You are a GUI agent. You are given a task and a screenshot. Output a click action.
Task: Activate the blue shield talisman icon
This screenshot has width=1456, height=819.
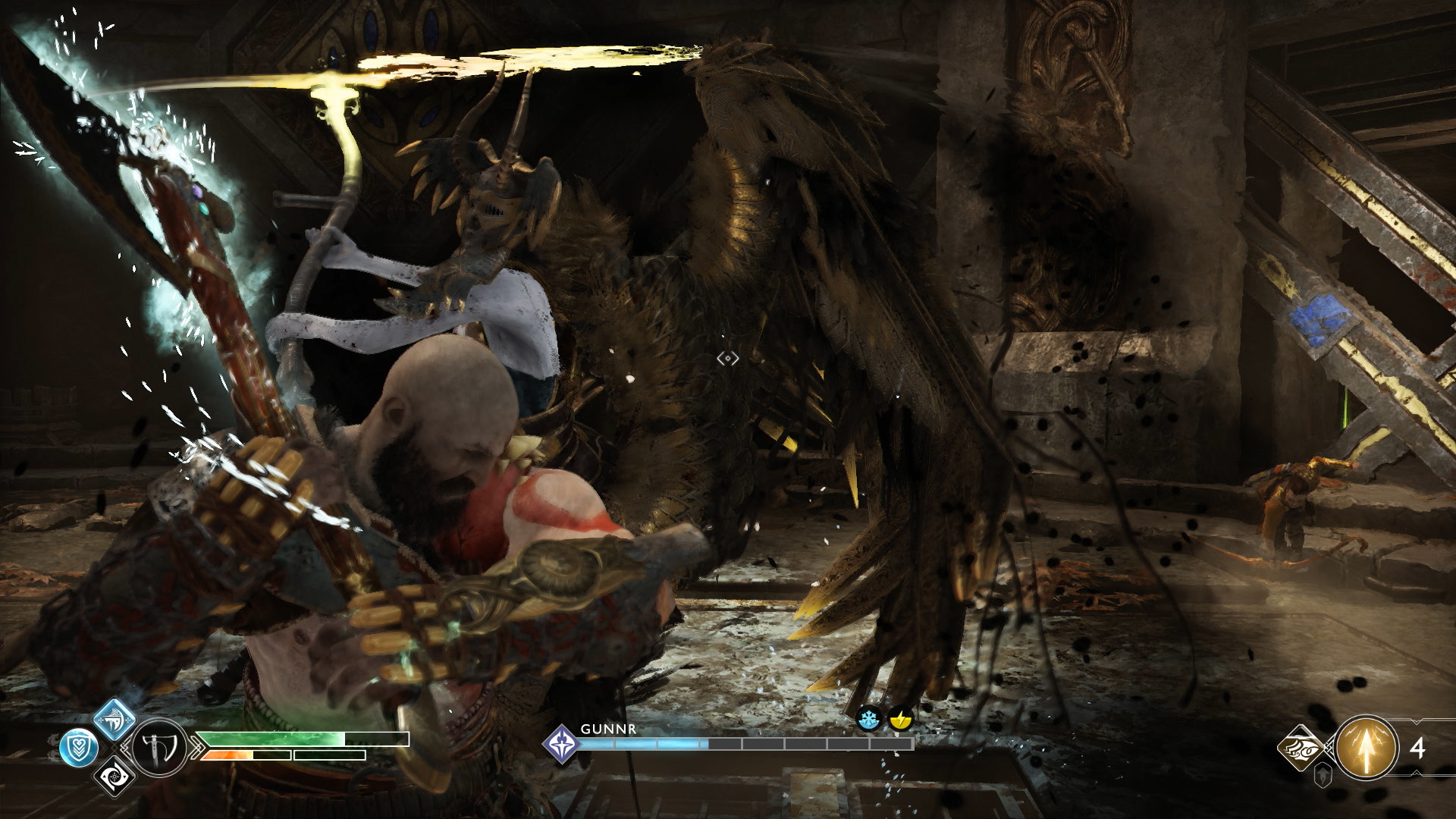(x=79, y=748)
